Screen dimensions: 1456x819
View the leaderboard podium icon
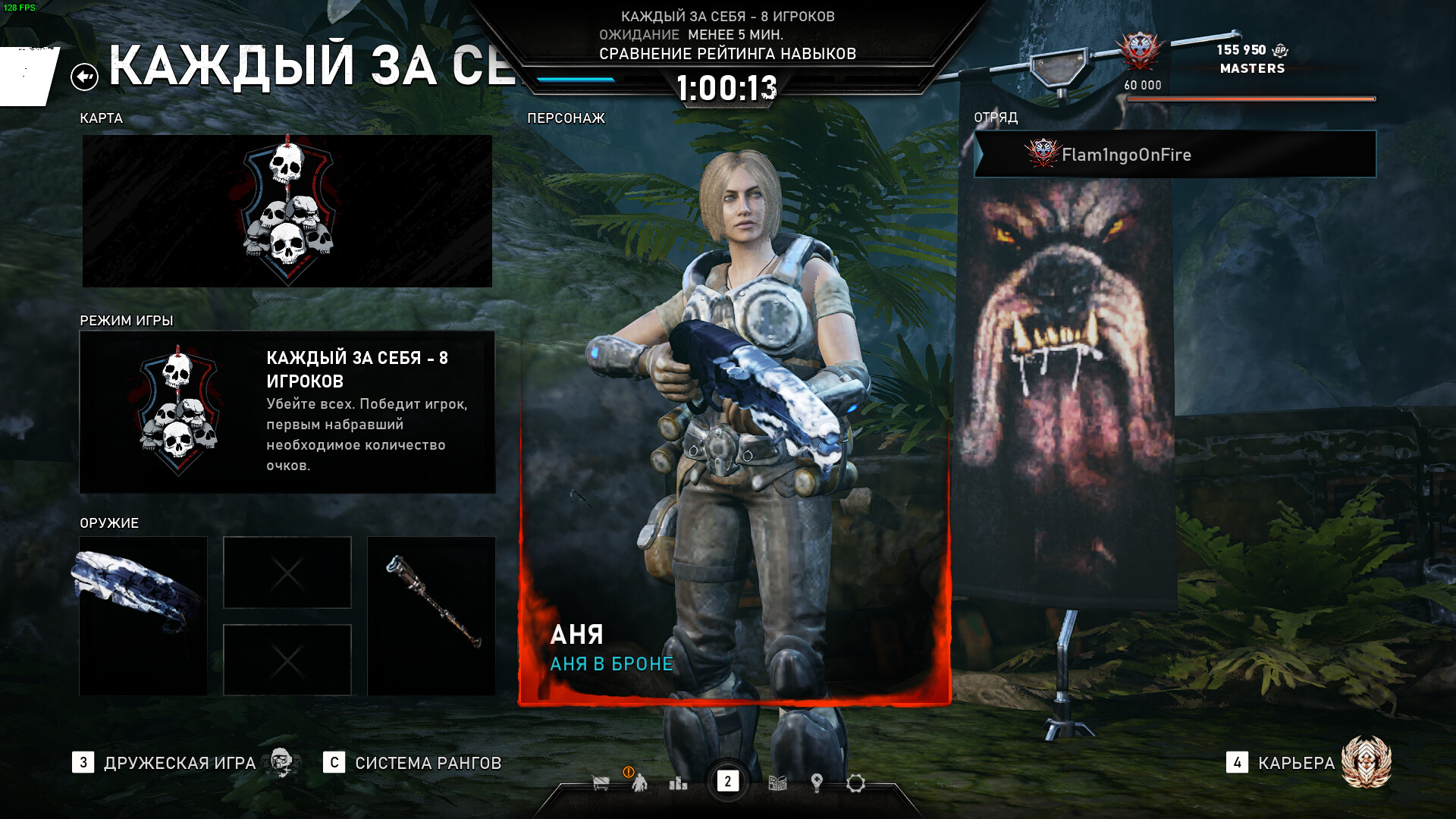click(678, 783)
